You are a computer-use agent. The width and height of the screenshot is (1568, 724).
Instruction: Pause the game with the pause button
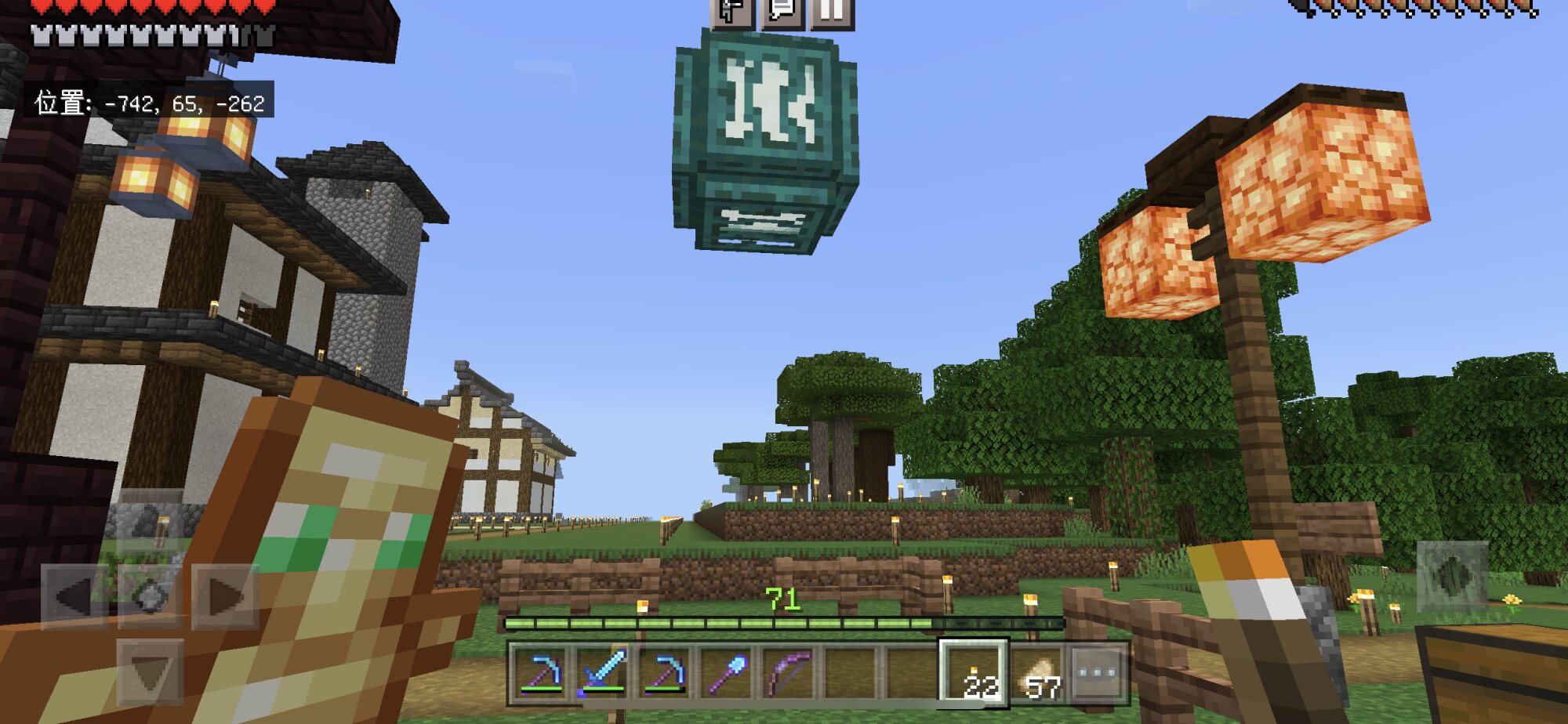point(832,12)
